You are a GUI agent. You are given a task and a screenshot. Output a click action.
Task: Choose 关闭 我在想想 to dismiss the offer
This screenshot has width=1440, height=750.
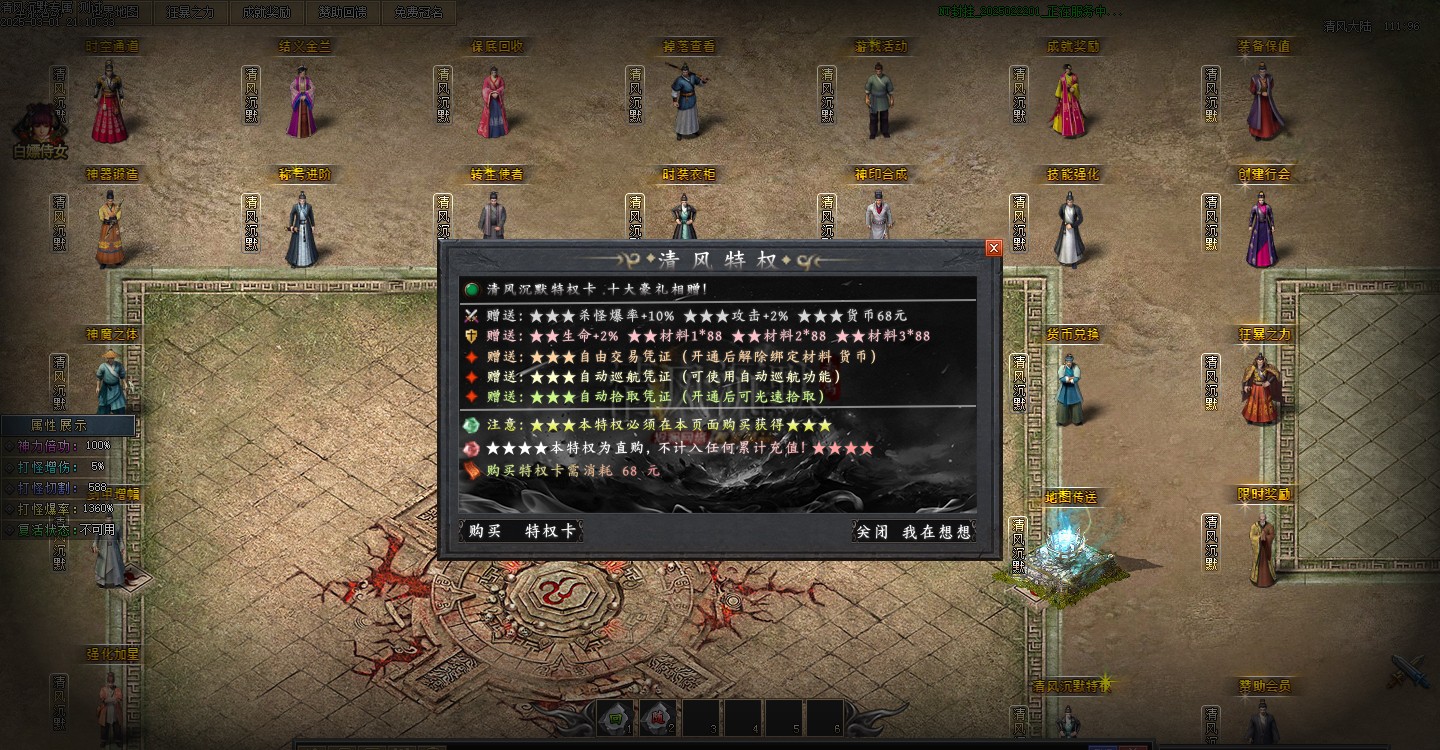913,532
